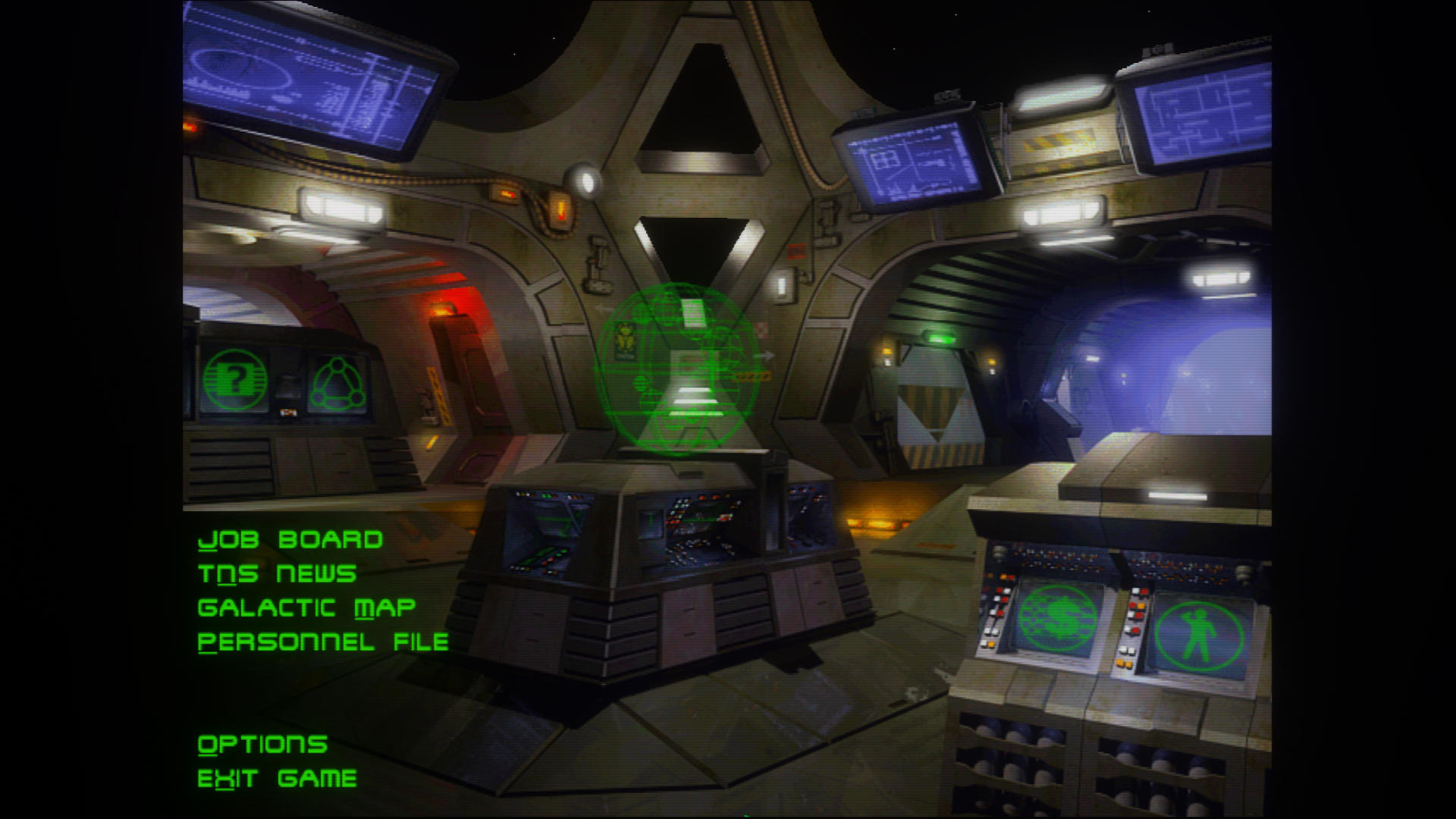Open the Job Board
This screenshot has height=819, width=1456.
[290, 540]
